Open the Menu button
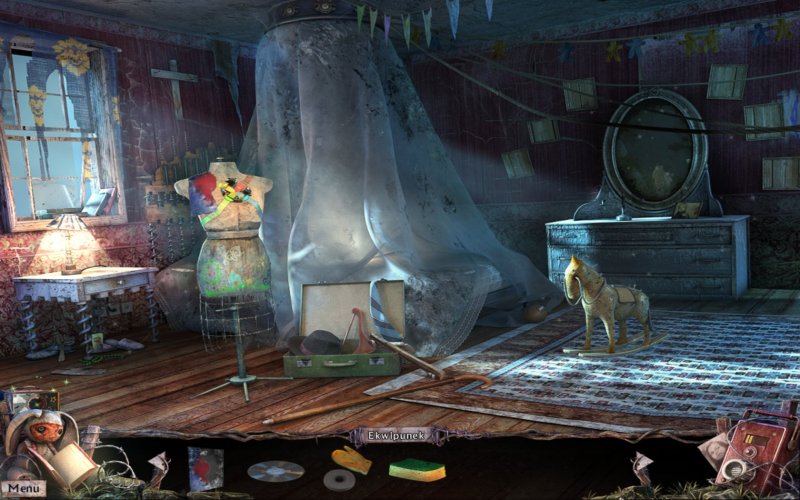This screenshot has width=800, height=500. 26,488
